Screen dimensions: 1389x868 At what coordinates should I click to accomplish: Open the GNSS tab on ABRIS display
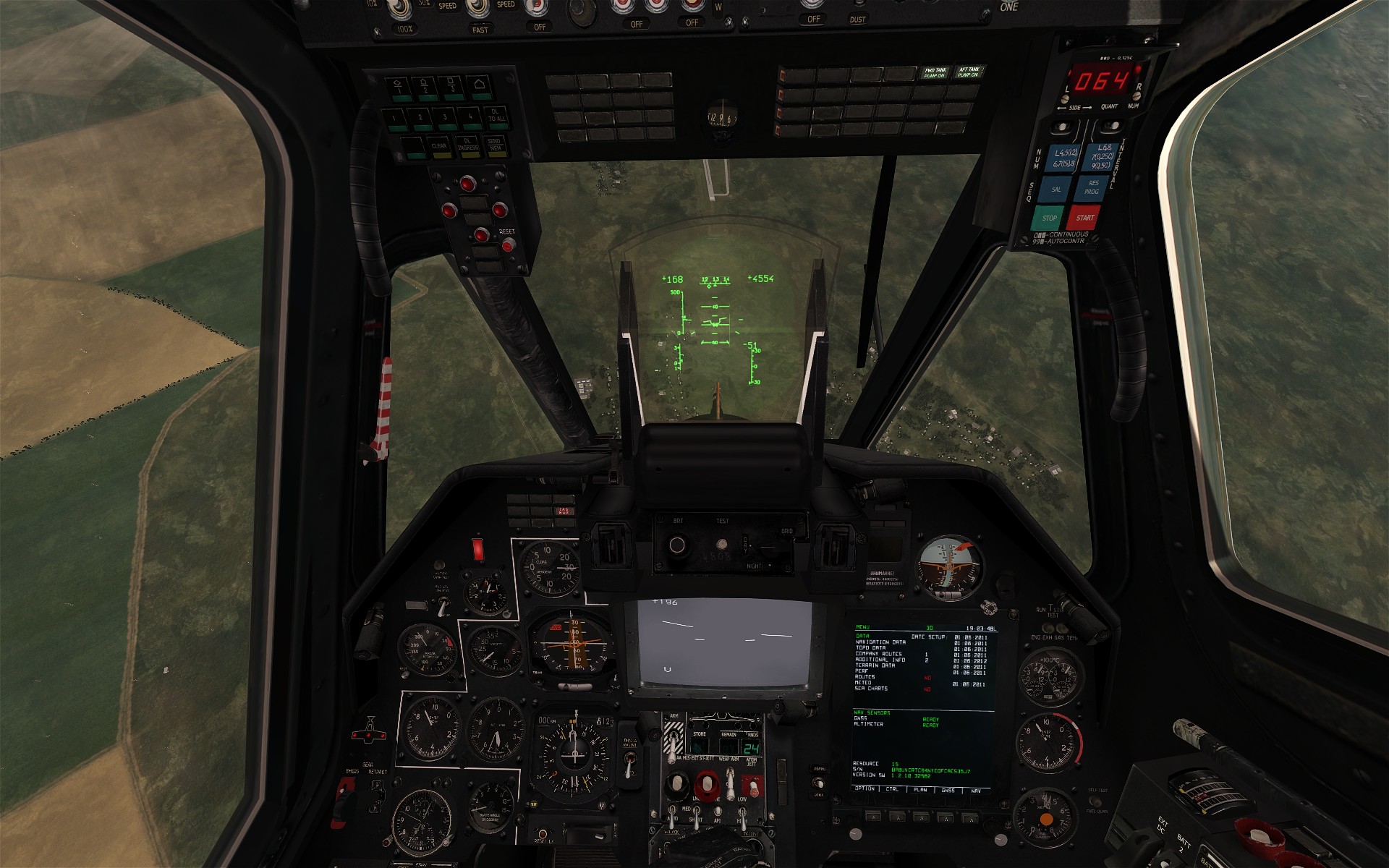tap(946, 818)
